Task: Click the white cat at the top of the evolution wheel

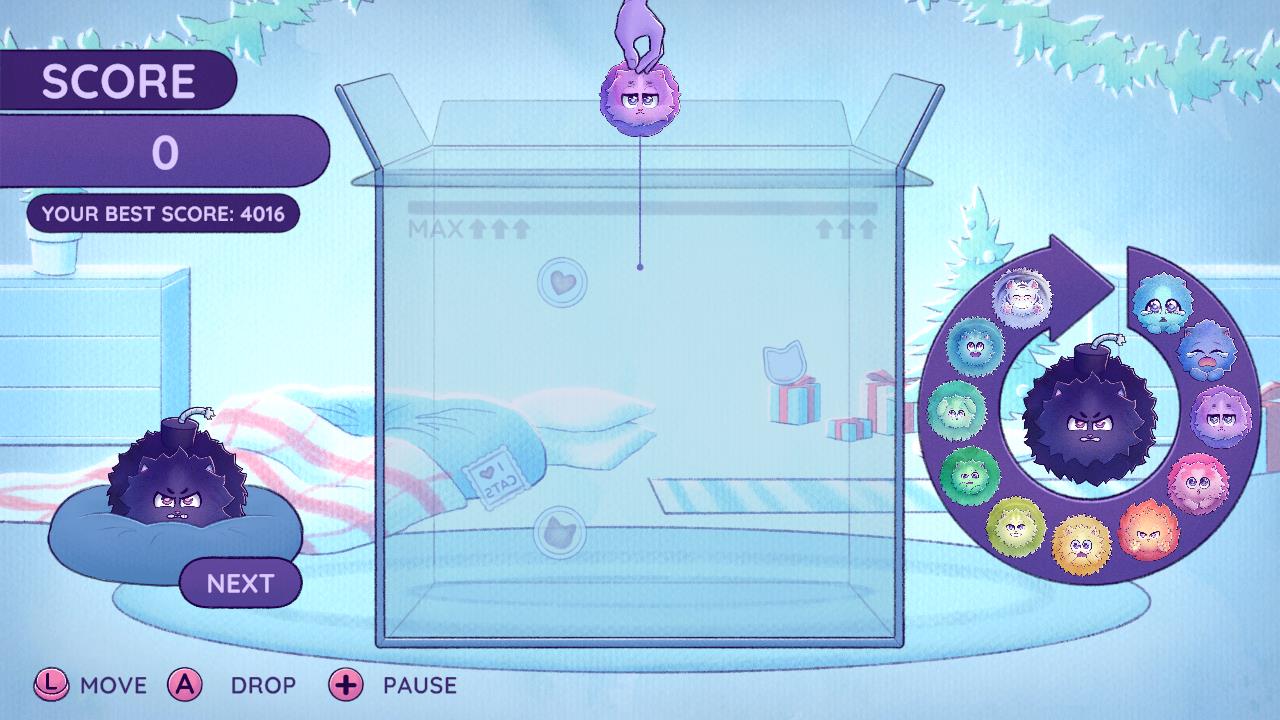Action: 1022,297
